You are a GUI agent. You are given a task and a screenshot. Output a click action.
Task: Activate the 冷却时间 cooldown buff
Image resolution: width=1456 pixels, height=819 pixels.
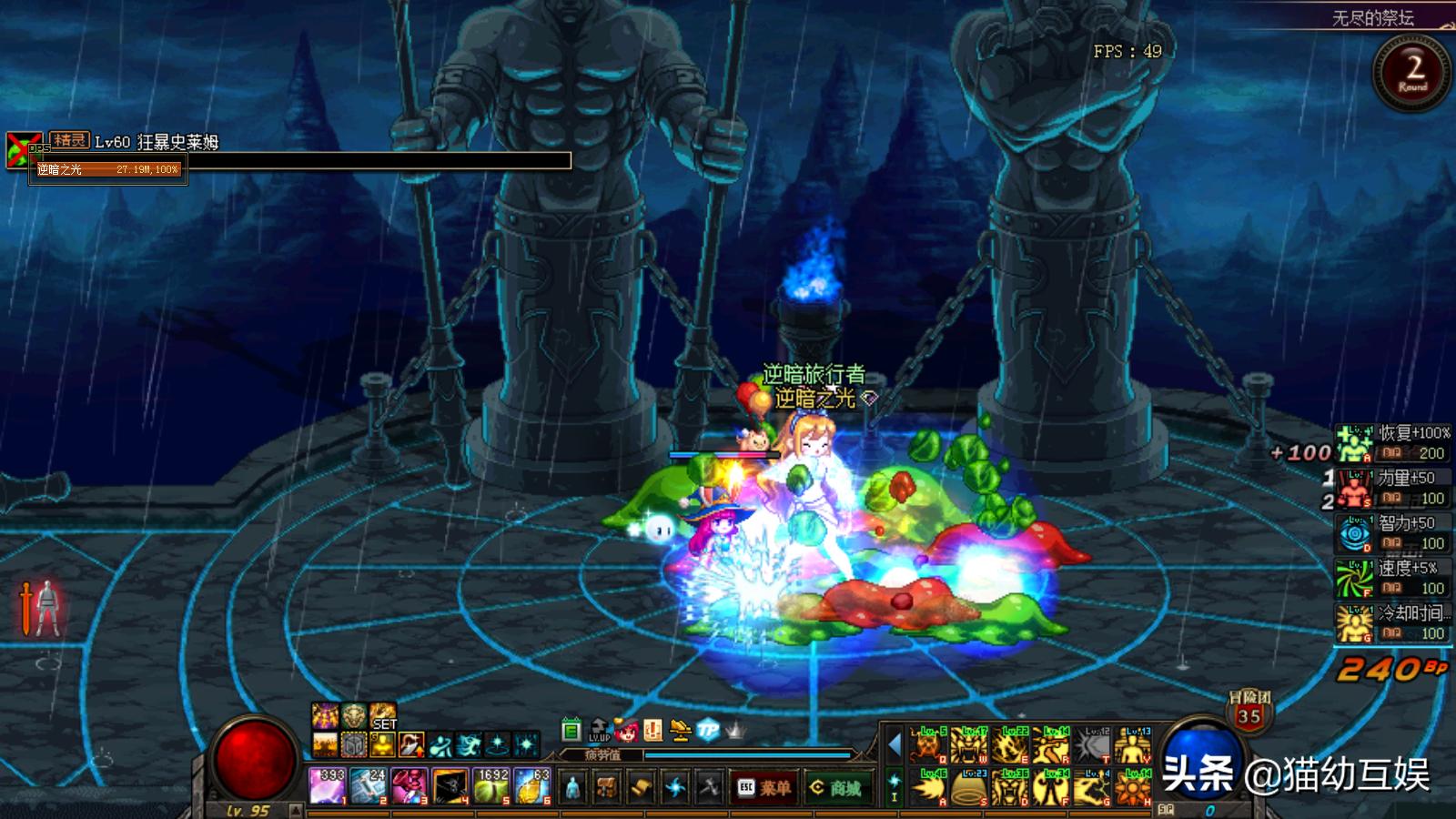(1393, 623)
